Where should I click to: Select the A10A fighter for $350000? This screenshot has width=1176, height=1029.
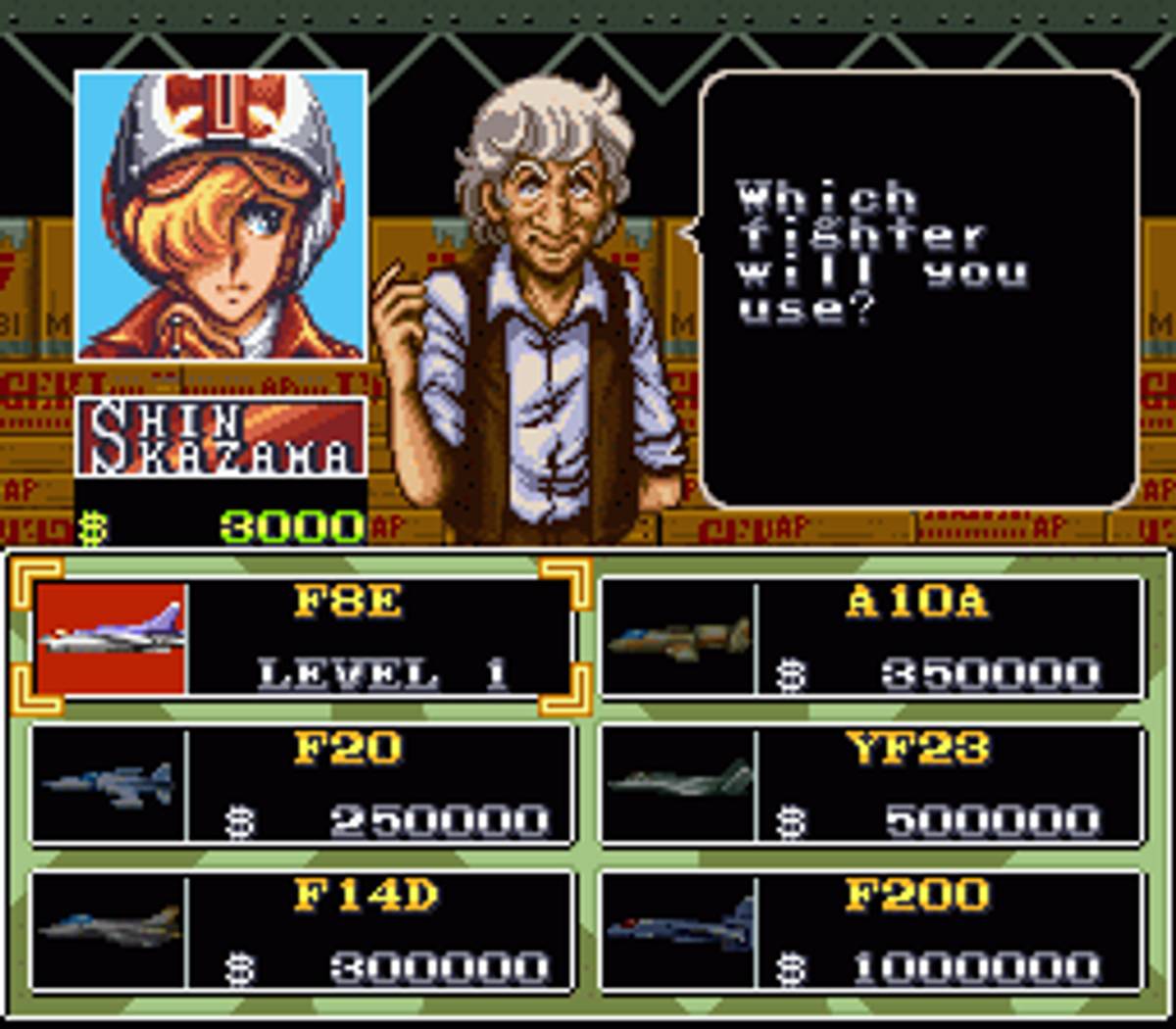point(872,637)
